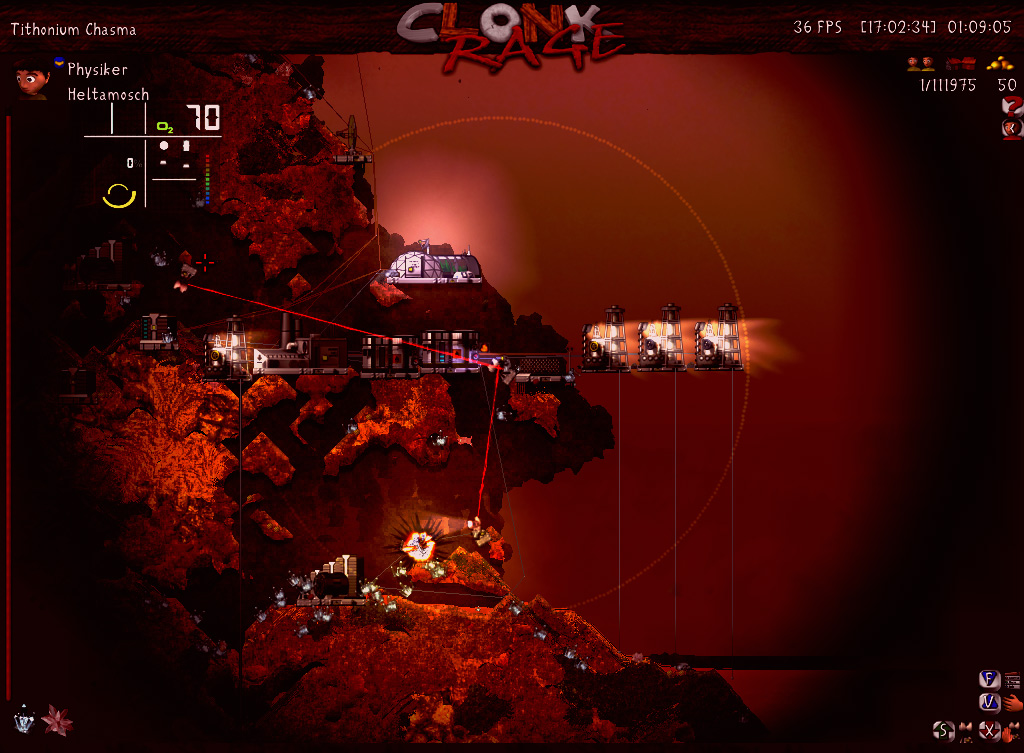Activate the blue F control button
Screen dimensions: 1024x753
click(988, 679)
